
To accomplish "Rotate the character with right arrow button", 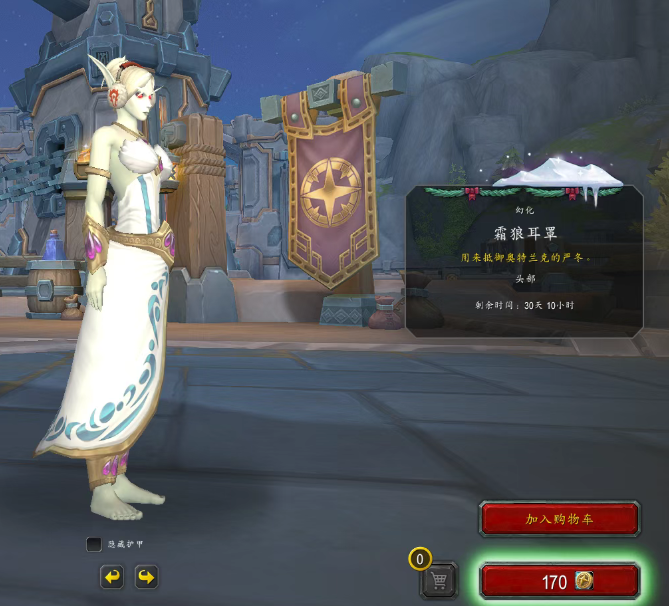I will (x=146, y=577).
